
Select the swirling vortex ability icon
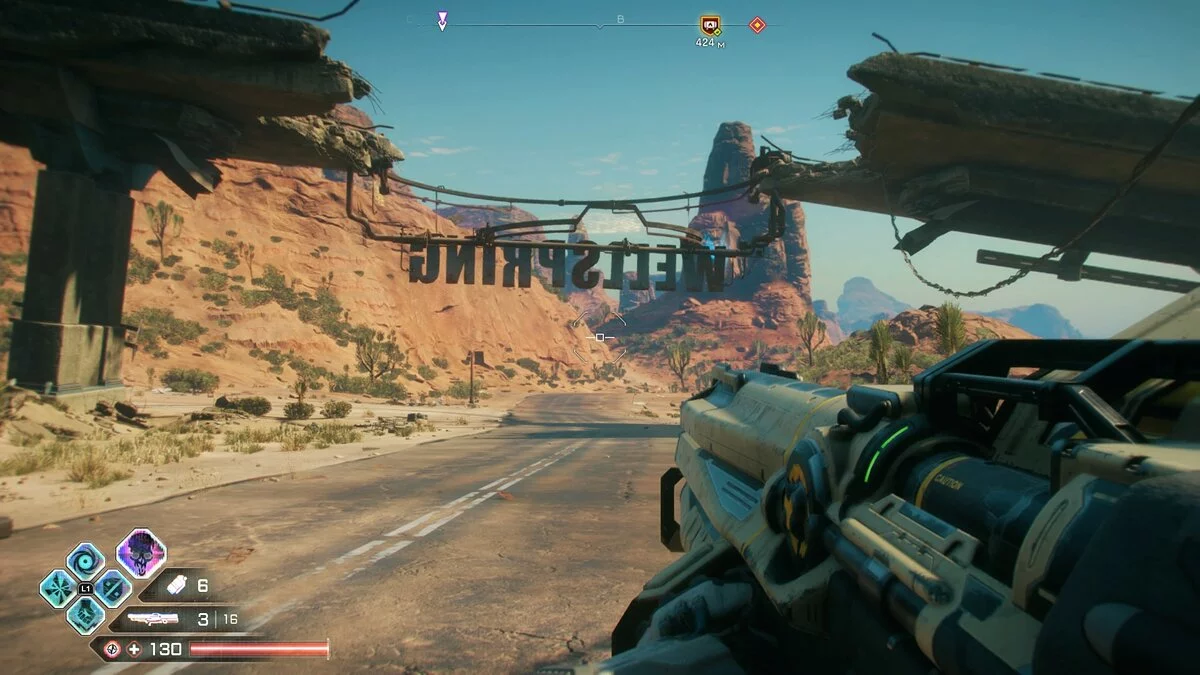point(85,561)
